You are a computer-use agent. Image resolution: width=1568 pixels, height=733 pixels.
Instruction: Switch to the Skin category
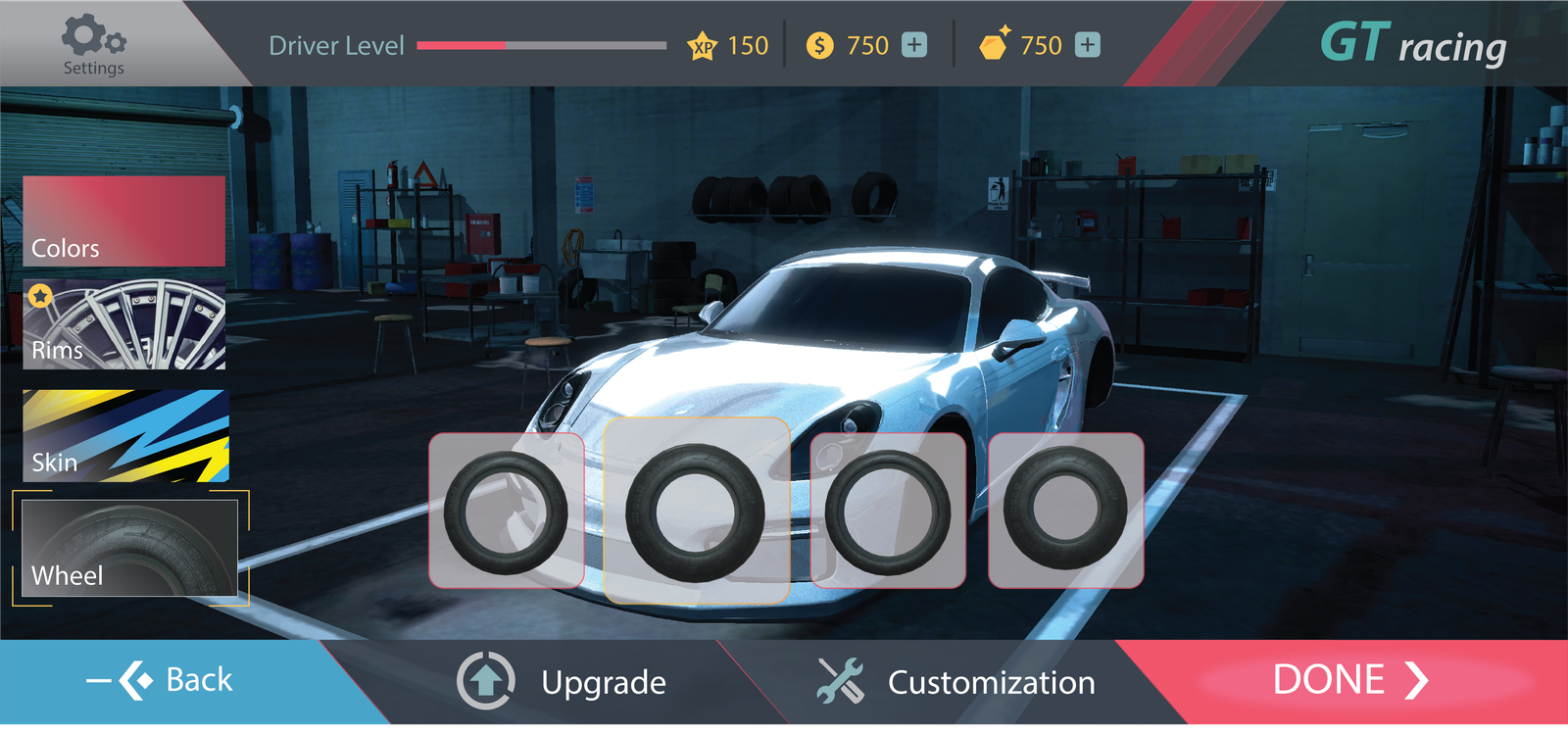[125, 436]
